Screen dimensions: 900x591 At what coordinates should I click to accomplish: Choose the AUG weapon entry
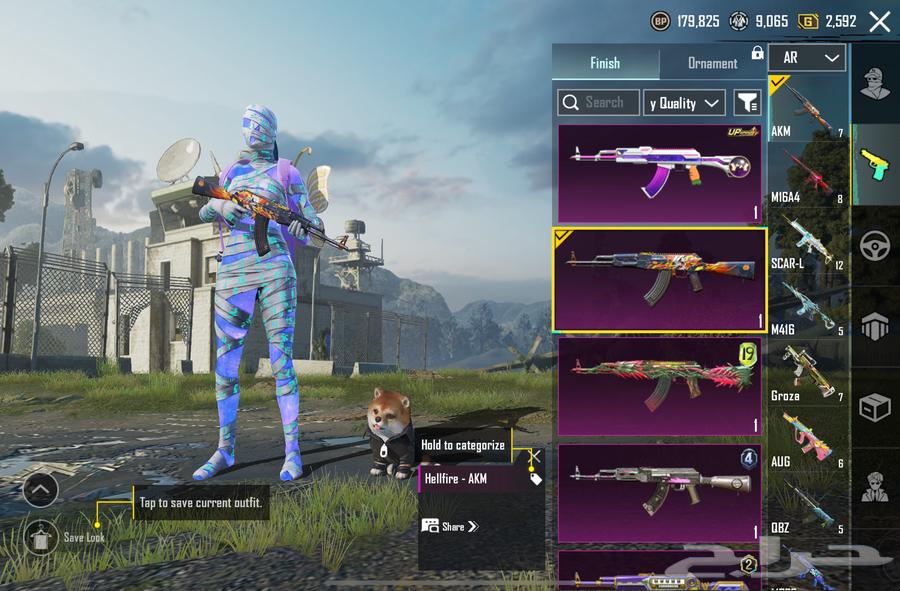pyautogui.click(x=807, y=439)
